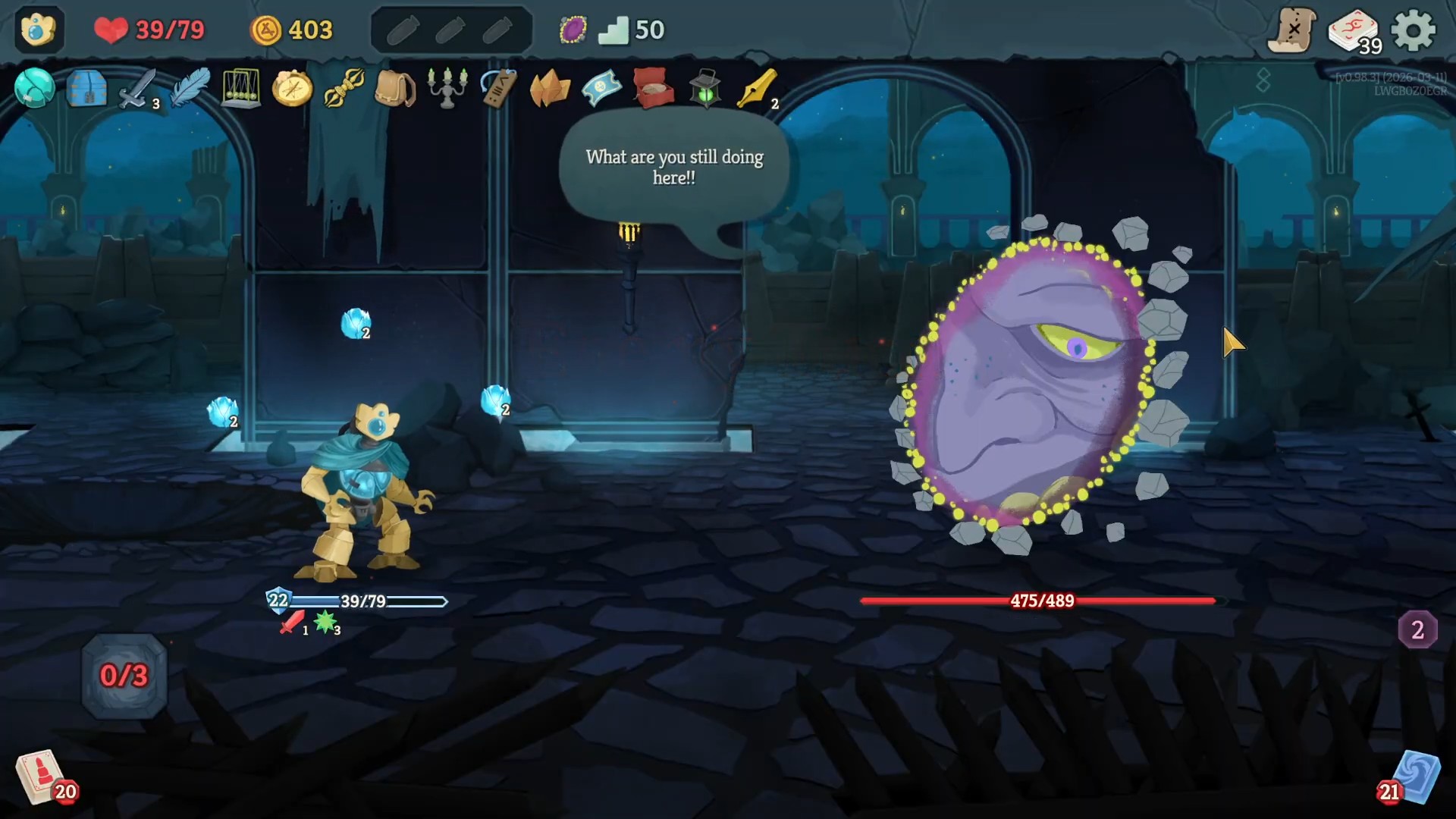Viewport: 1456px width, 819px height.
Task: Select the green-glowing lantern relic
Action: point(704,89)
